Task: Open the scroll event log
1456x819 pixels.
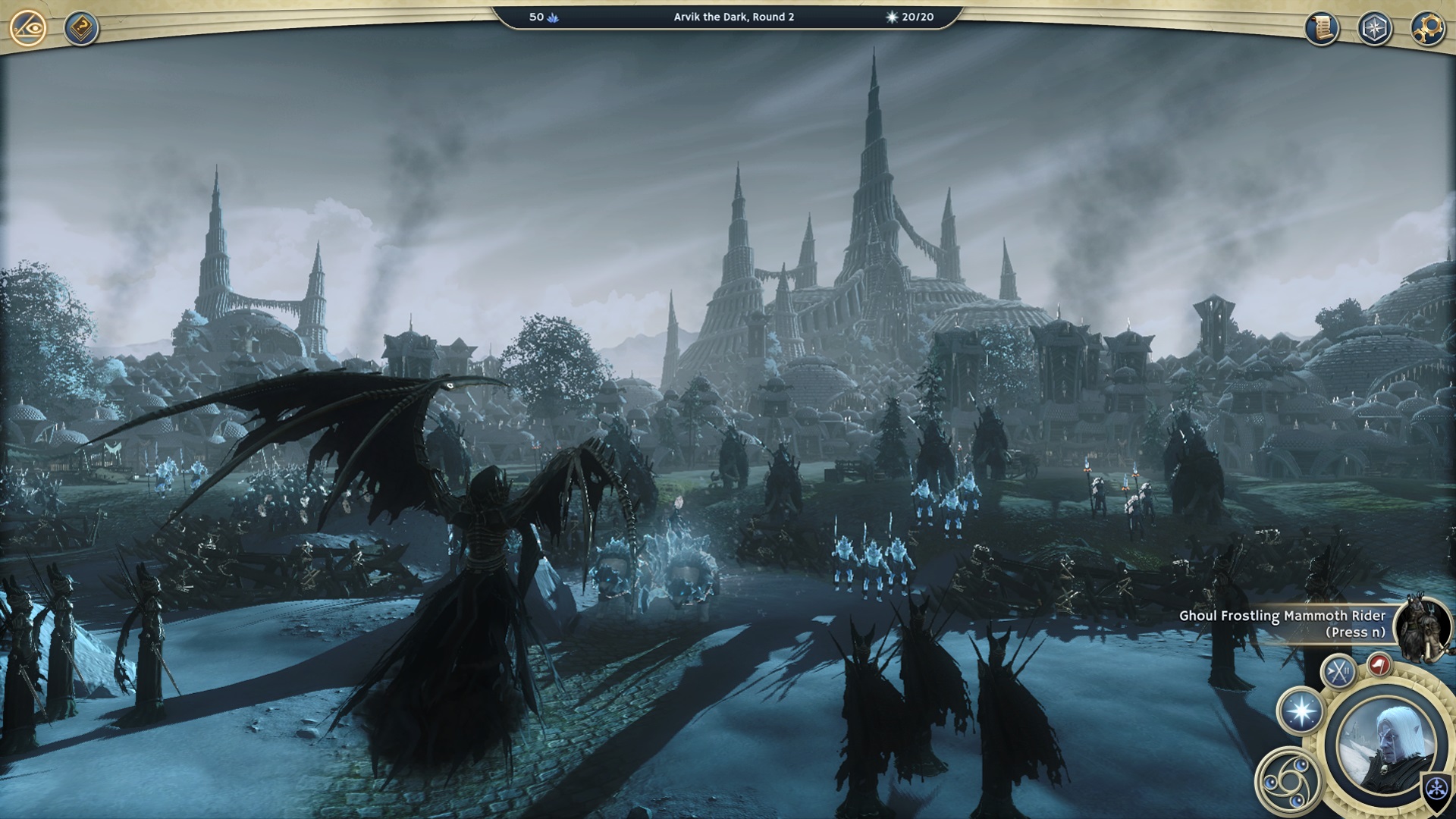Action: pos(1322,28)
